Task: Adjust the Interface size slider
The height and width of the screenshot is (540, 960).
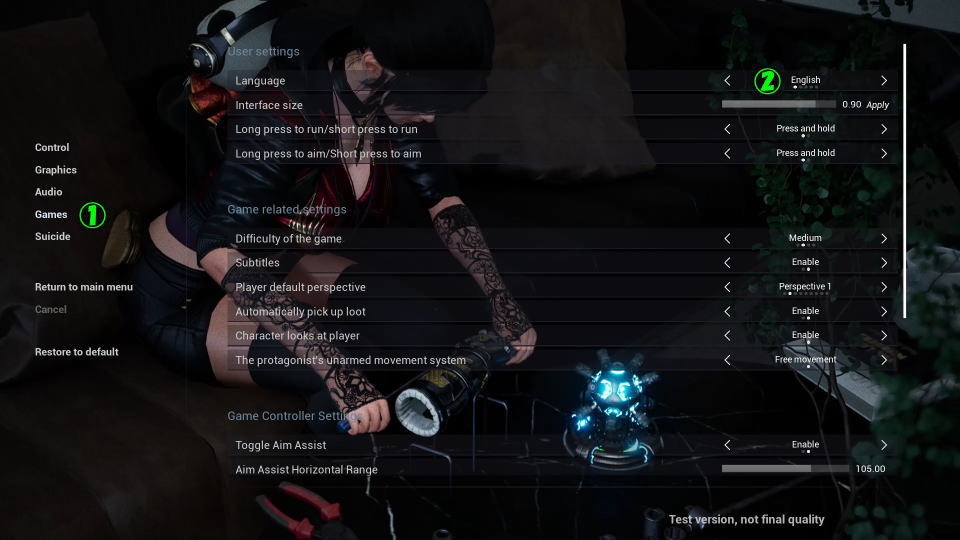Action: click(778, 104)
